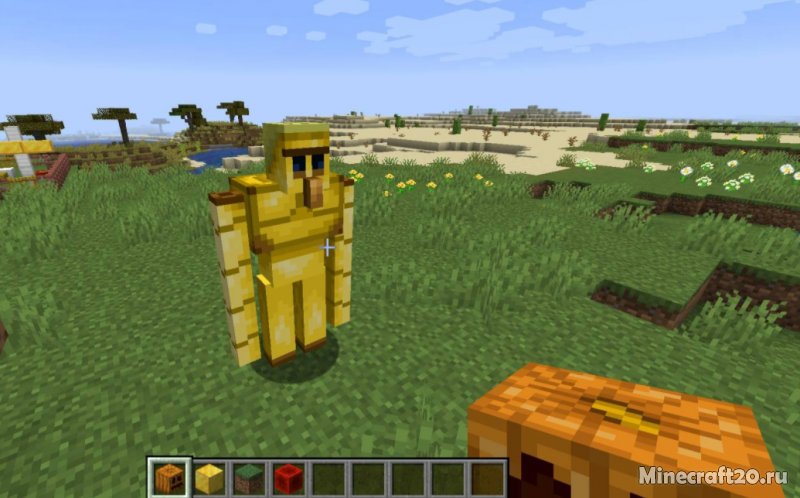Image resolution: width=800 pixels, height=498 pixels.
Task: Select the gold block hotbar slot
Action: (x=208, y=479)
